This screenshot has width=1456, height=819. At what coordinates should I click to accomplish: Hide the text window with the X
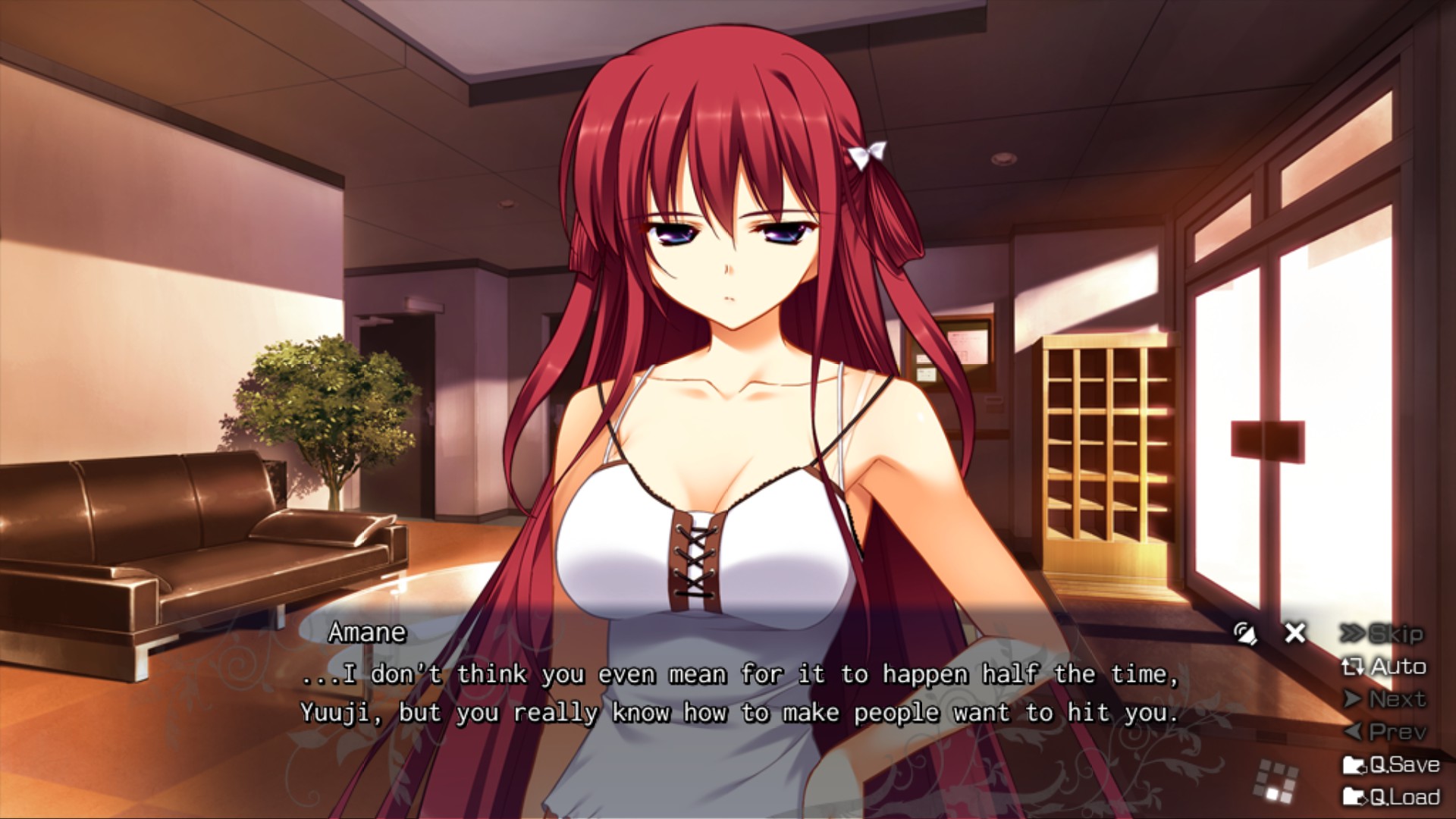1295,632
